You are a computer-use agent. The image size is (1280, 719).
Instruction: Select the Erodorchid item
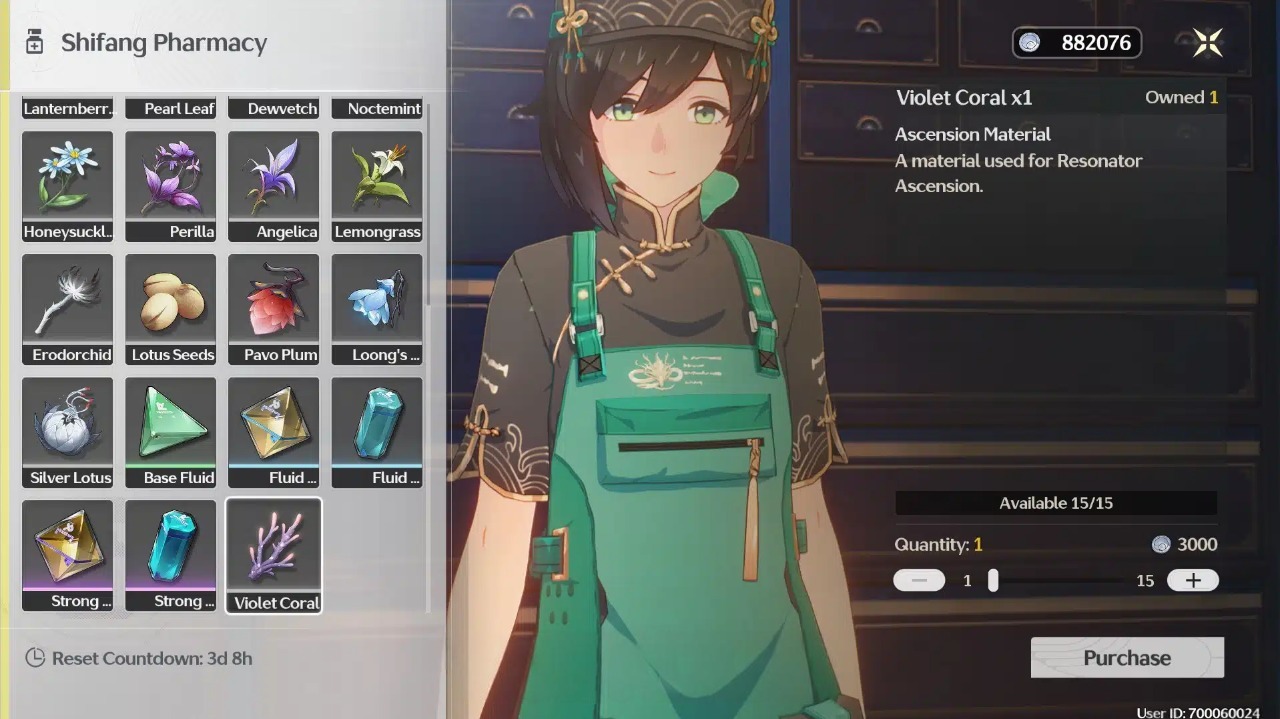[x=68, y=309]
